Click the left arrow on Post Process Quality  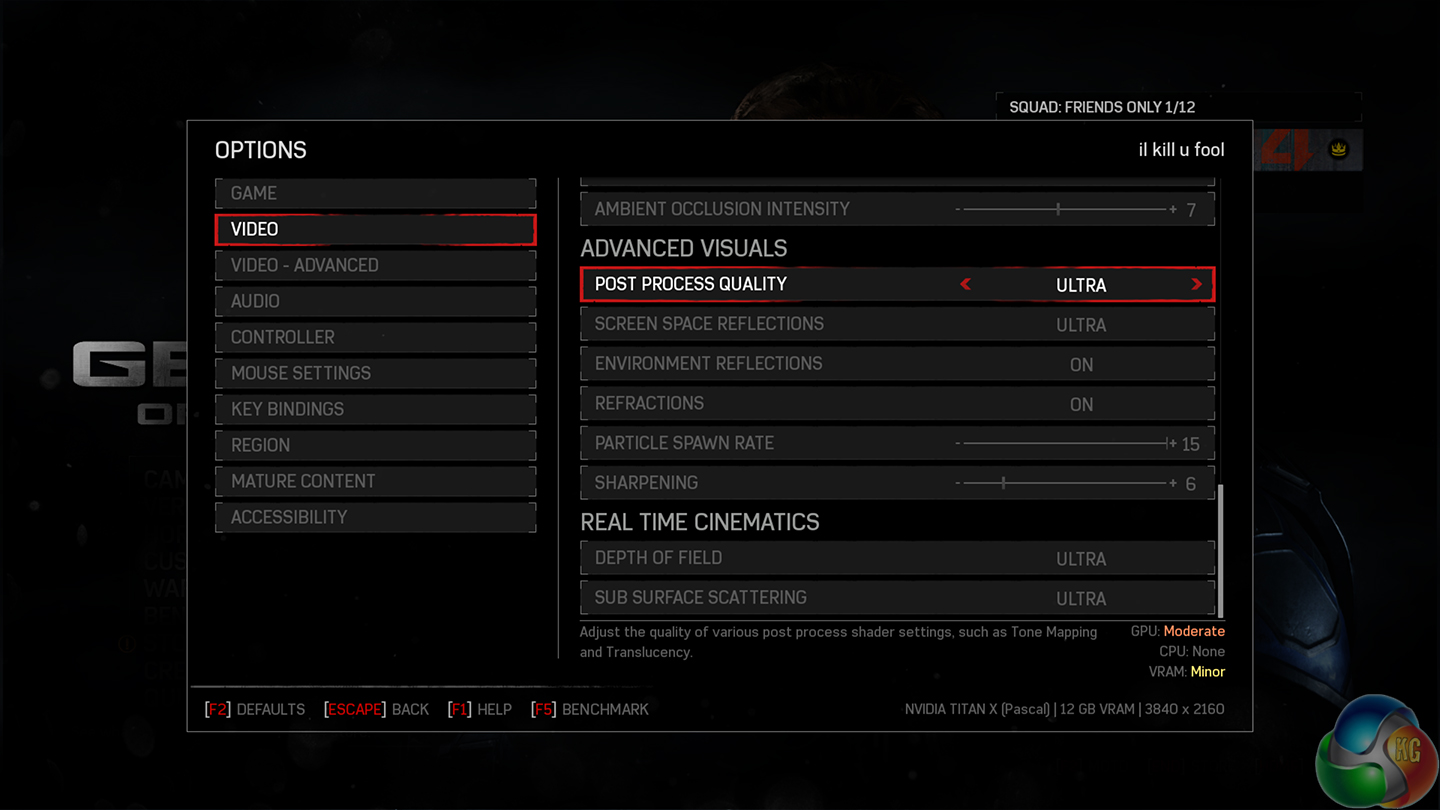pos(966,285)
